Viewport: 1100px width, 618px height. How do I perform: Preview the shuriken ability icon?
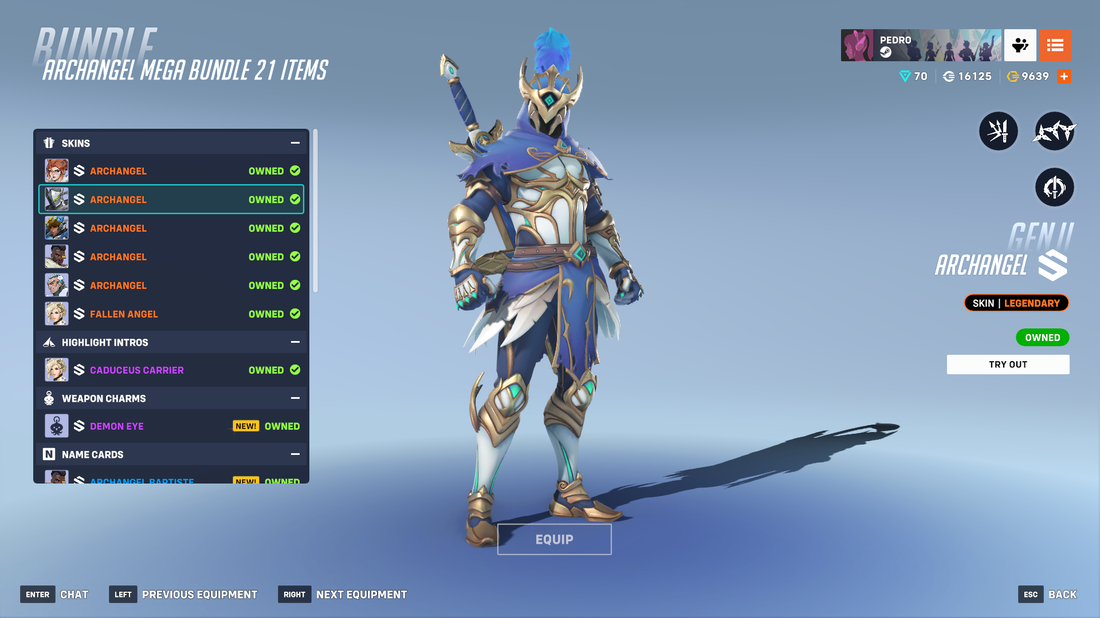coord(1054,131)
